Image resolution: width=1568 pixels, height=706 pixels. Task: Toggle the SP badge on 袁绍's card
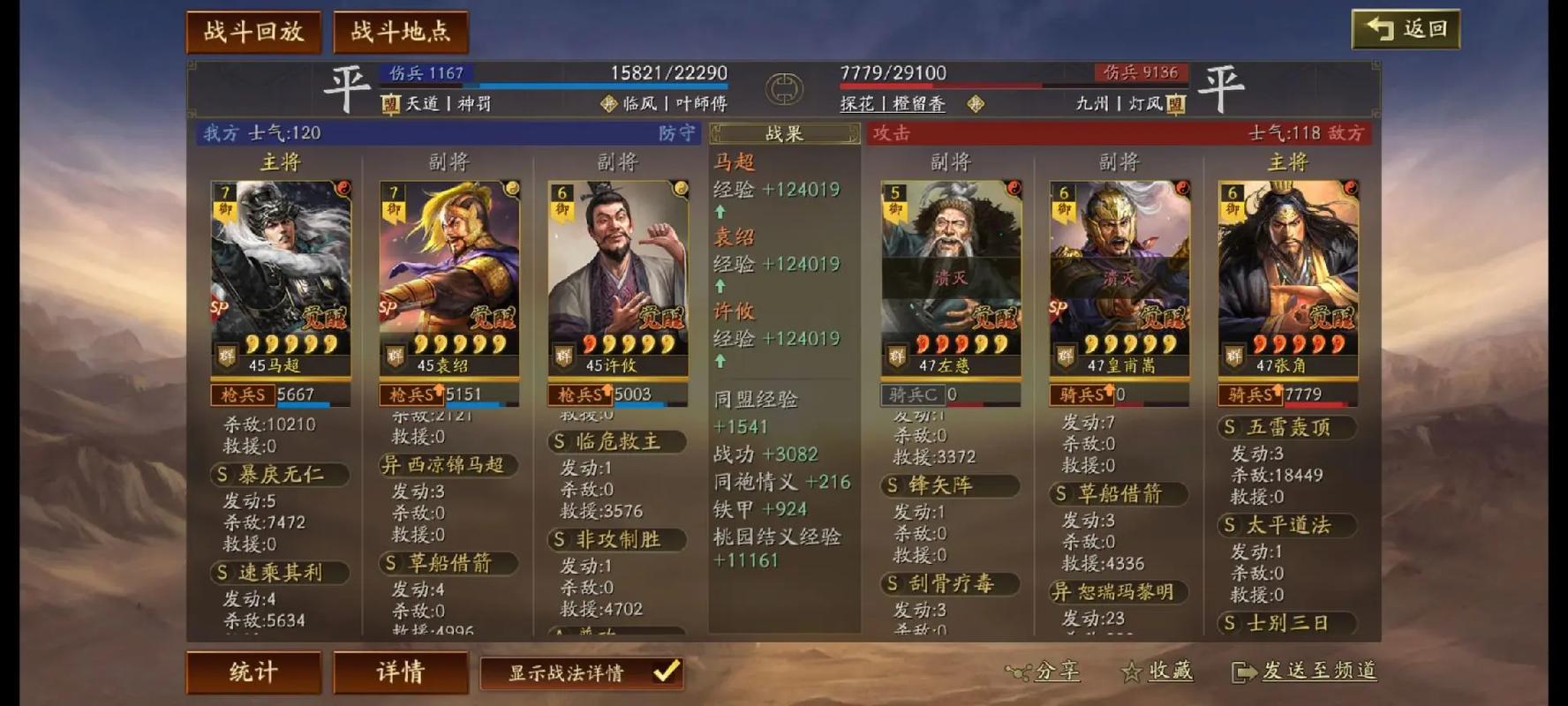386,309
